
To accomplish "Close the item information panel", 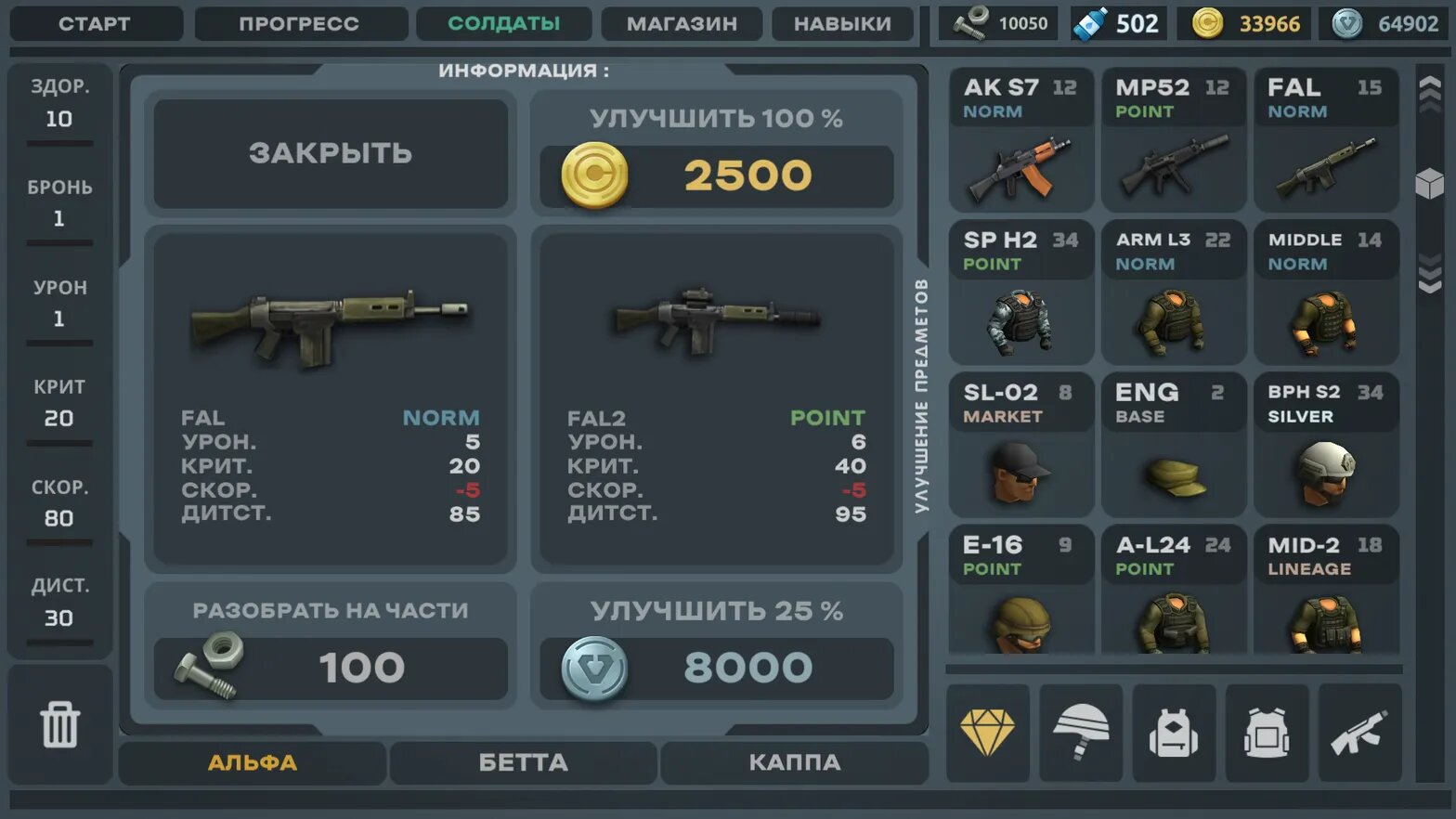I will coord(330,153).
